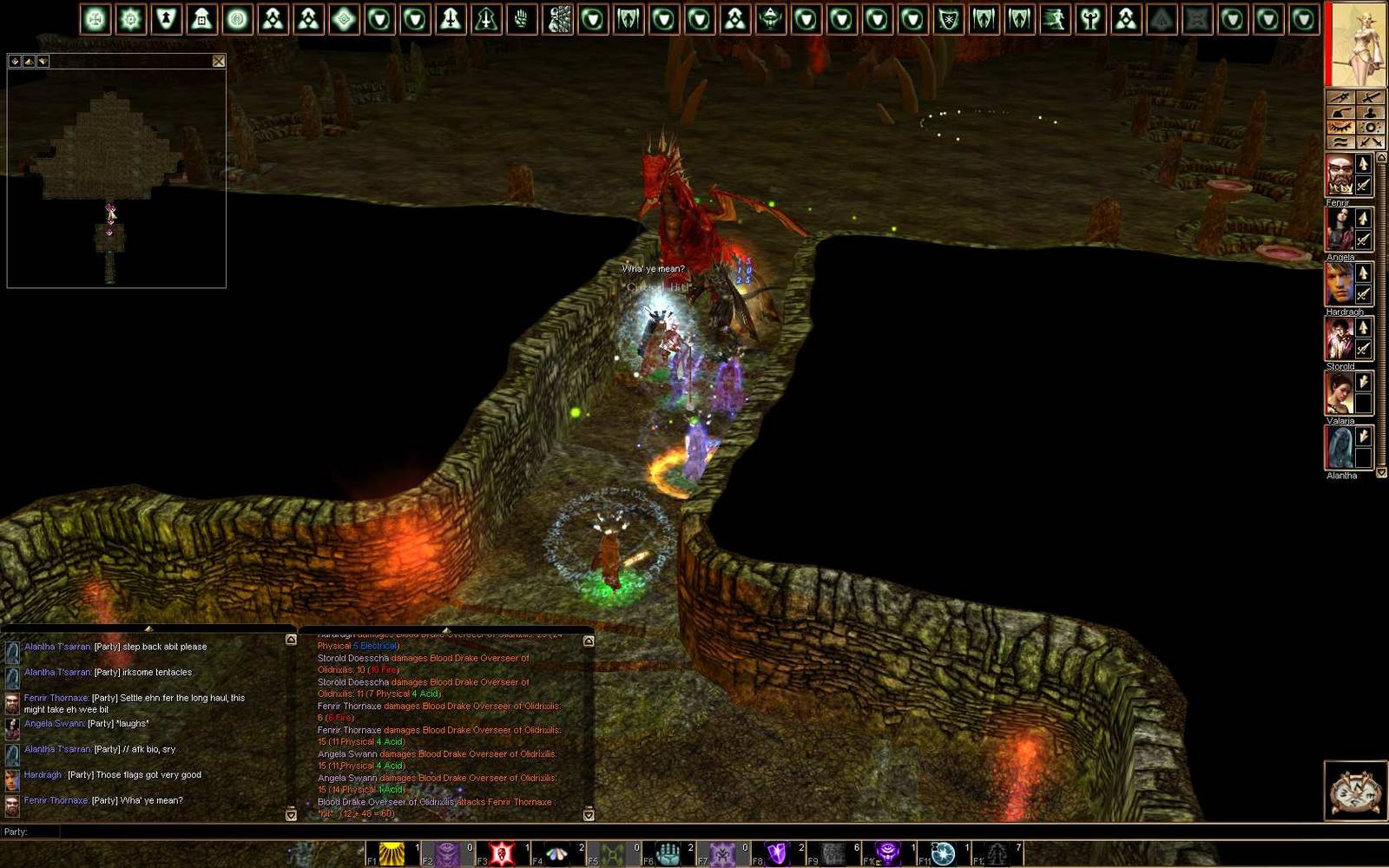Select Valaria's party portrait
Image resolution: width=1389 pixels, height=868 pixels.
tap(1340, 393)
